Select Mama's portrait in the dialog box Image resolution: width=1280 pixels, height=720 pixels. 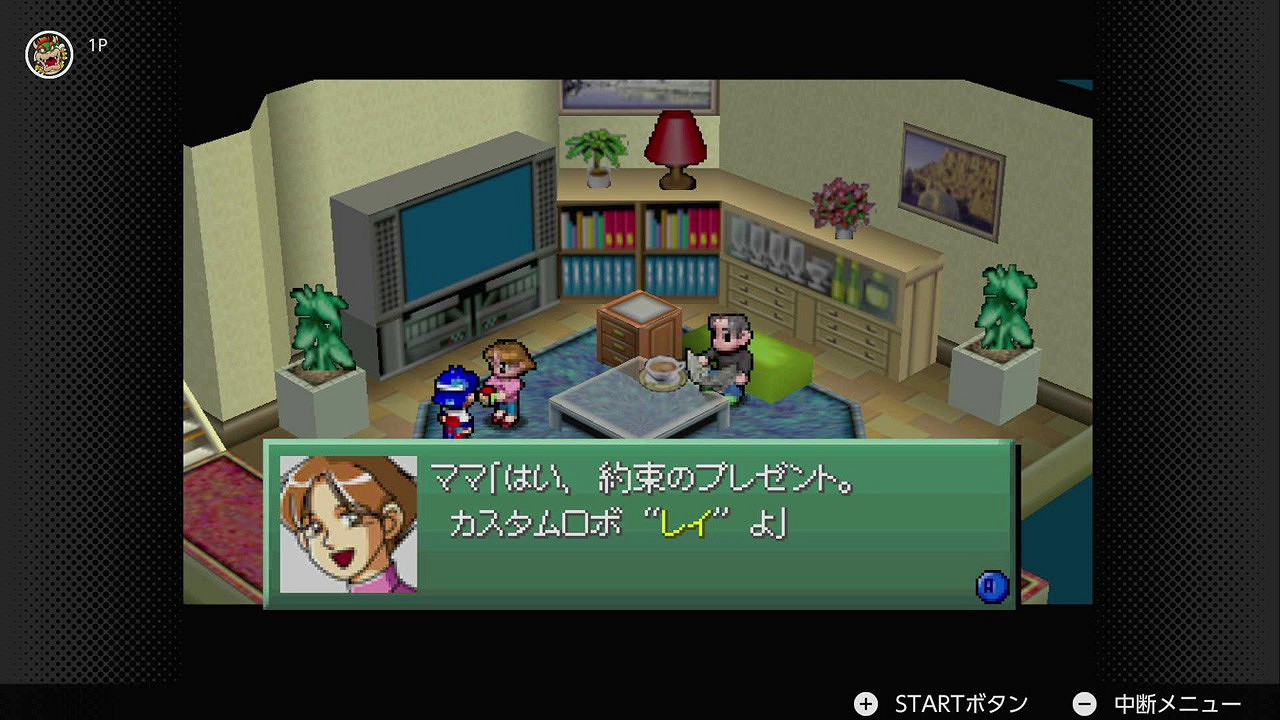(348, 523)
